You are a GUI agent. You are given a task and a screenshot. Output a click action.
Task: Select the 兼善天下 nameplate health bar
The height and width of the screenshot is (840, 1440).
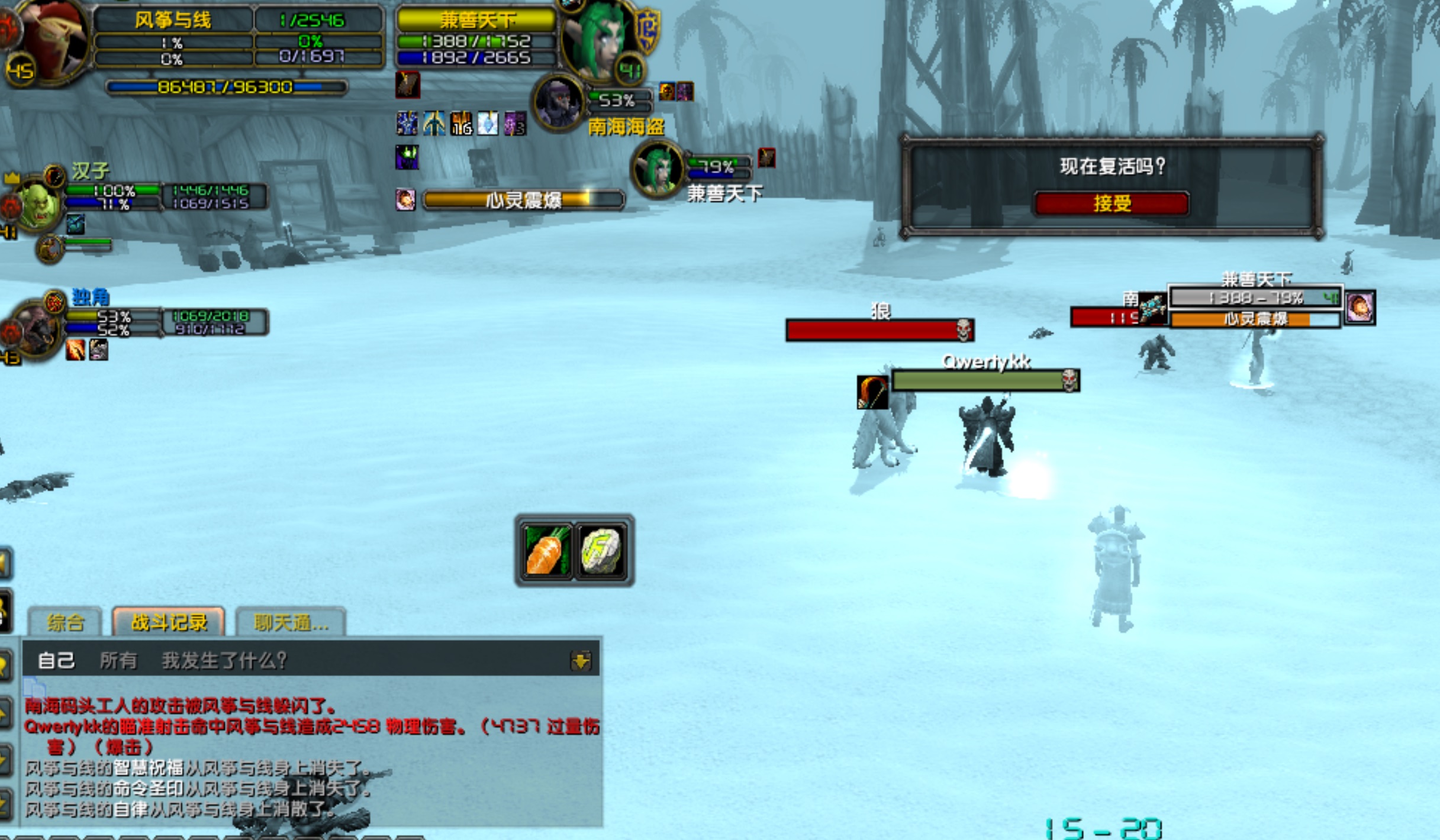coord(1255,298)
